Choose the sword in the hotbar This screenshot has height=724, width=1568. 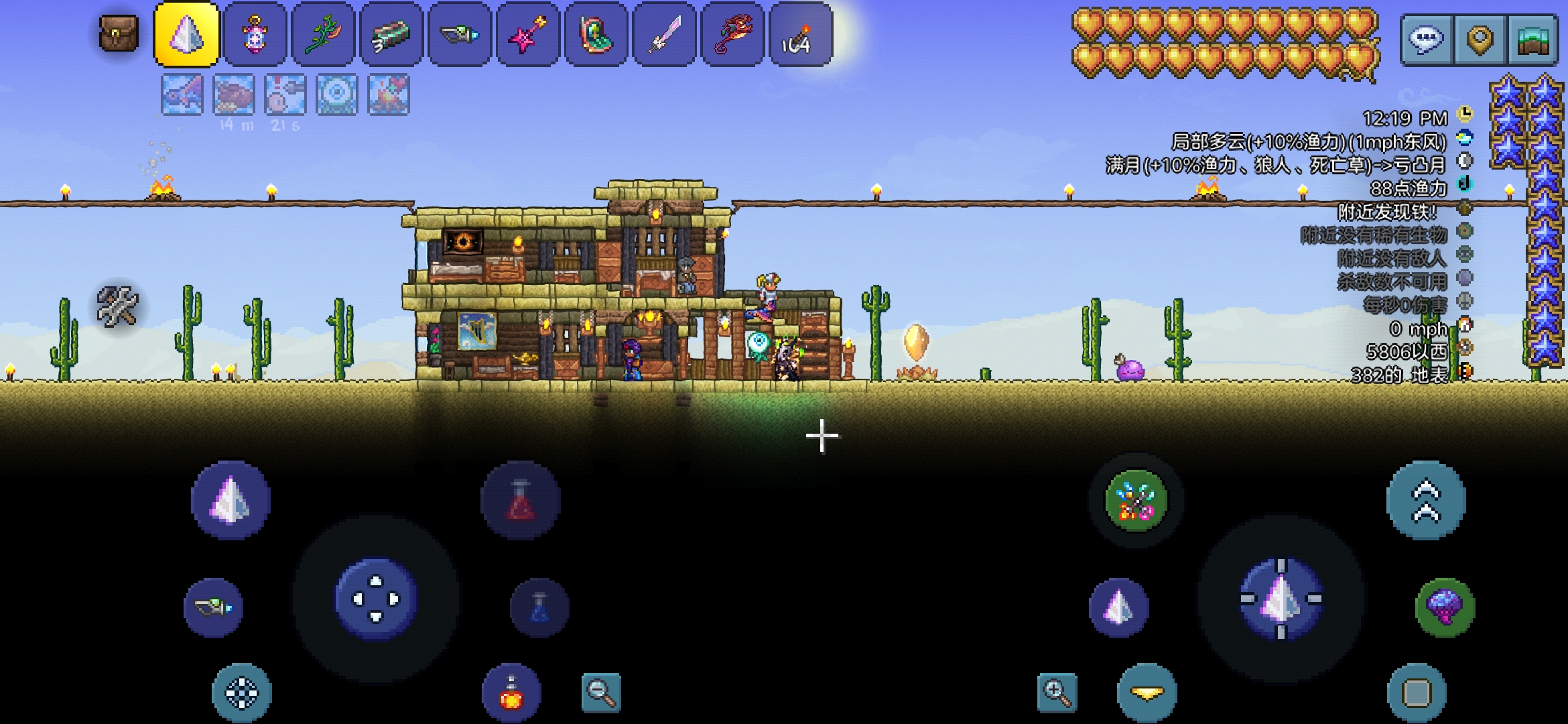click(664, 34)
